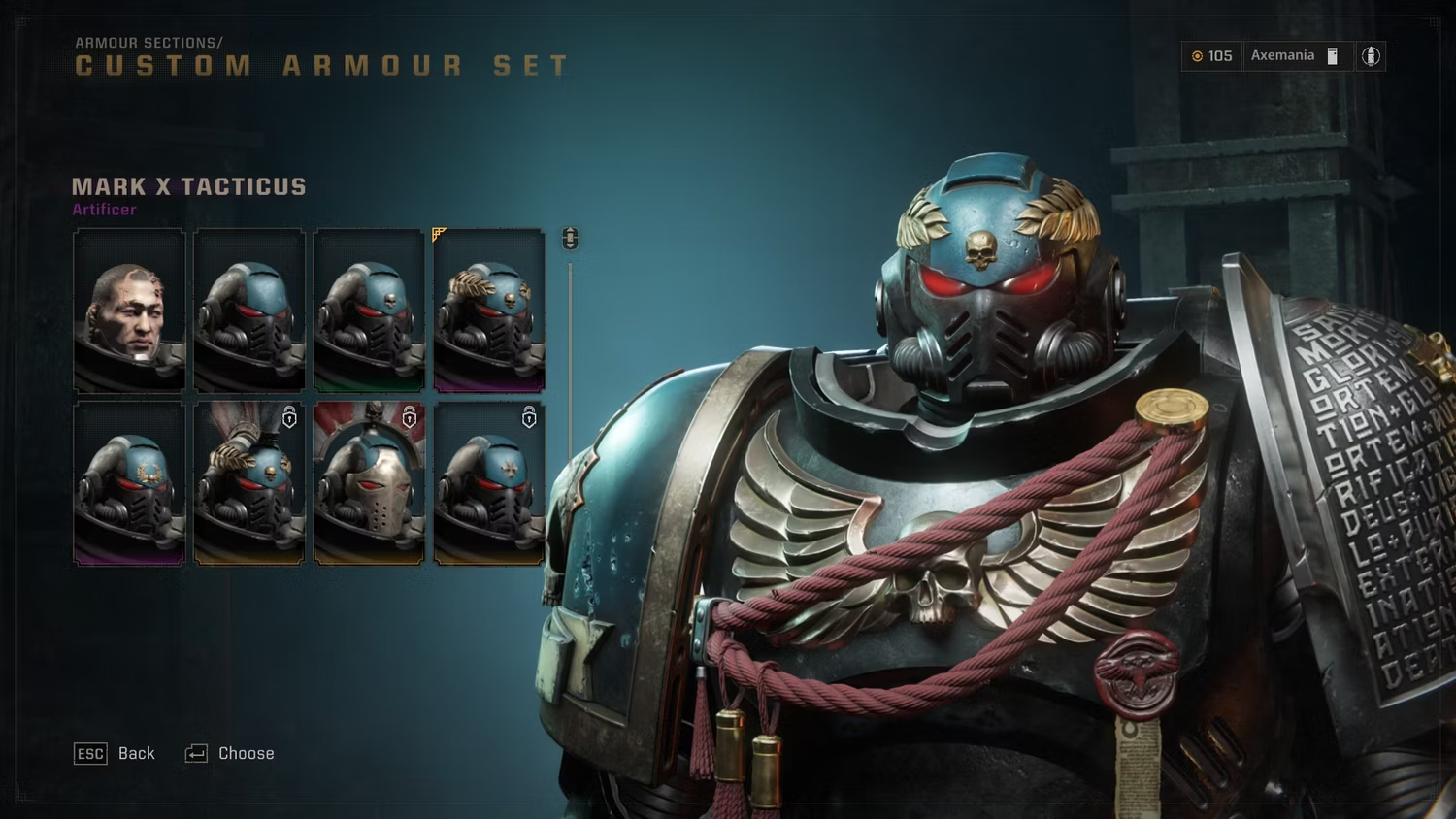Pick the locked silver-faced helmet with red crest

pos(369,484)
